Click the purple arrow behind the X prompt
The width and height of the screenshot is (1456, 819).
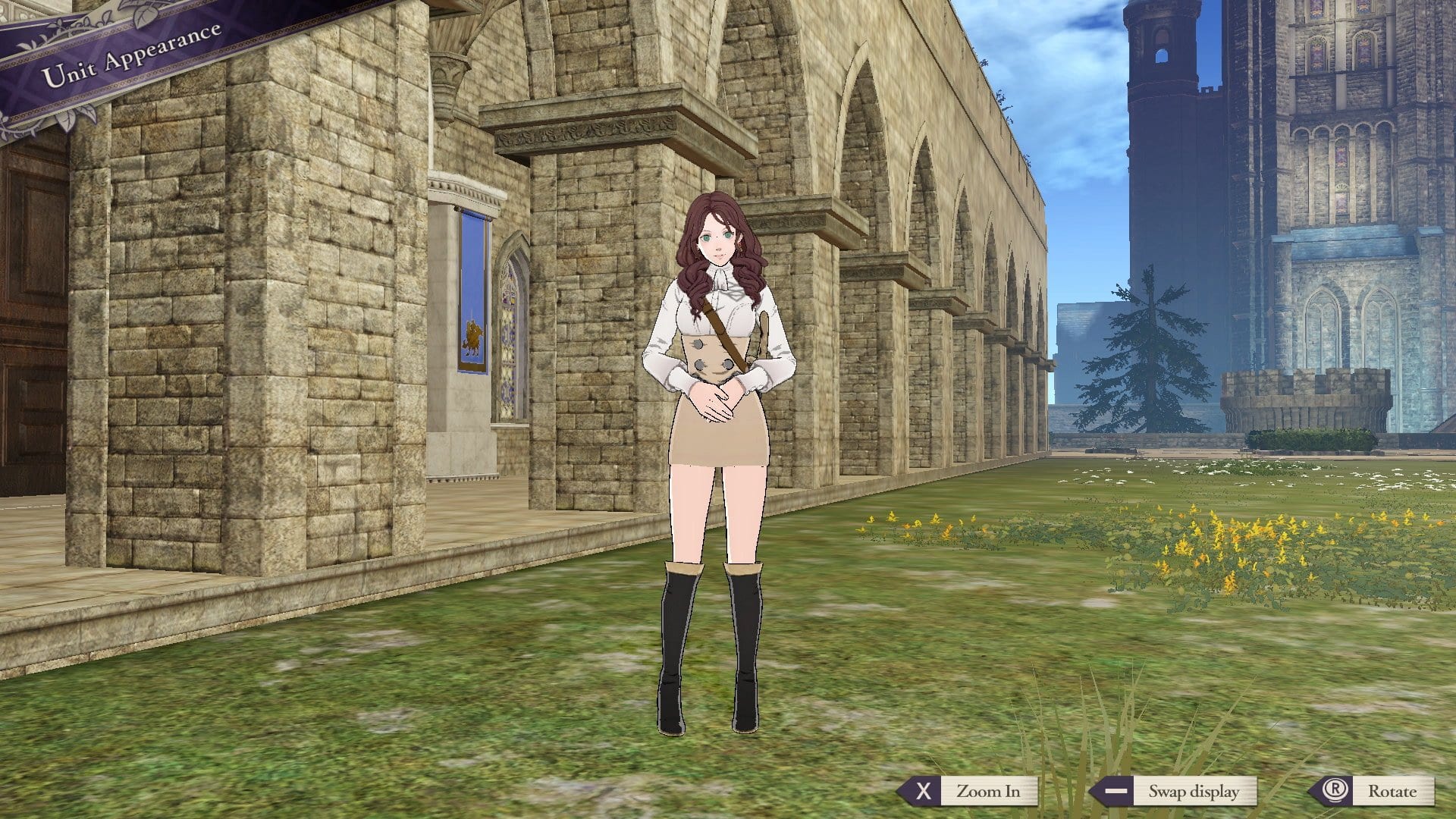coord(908,792)
